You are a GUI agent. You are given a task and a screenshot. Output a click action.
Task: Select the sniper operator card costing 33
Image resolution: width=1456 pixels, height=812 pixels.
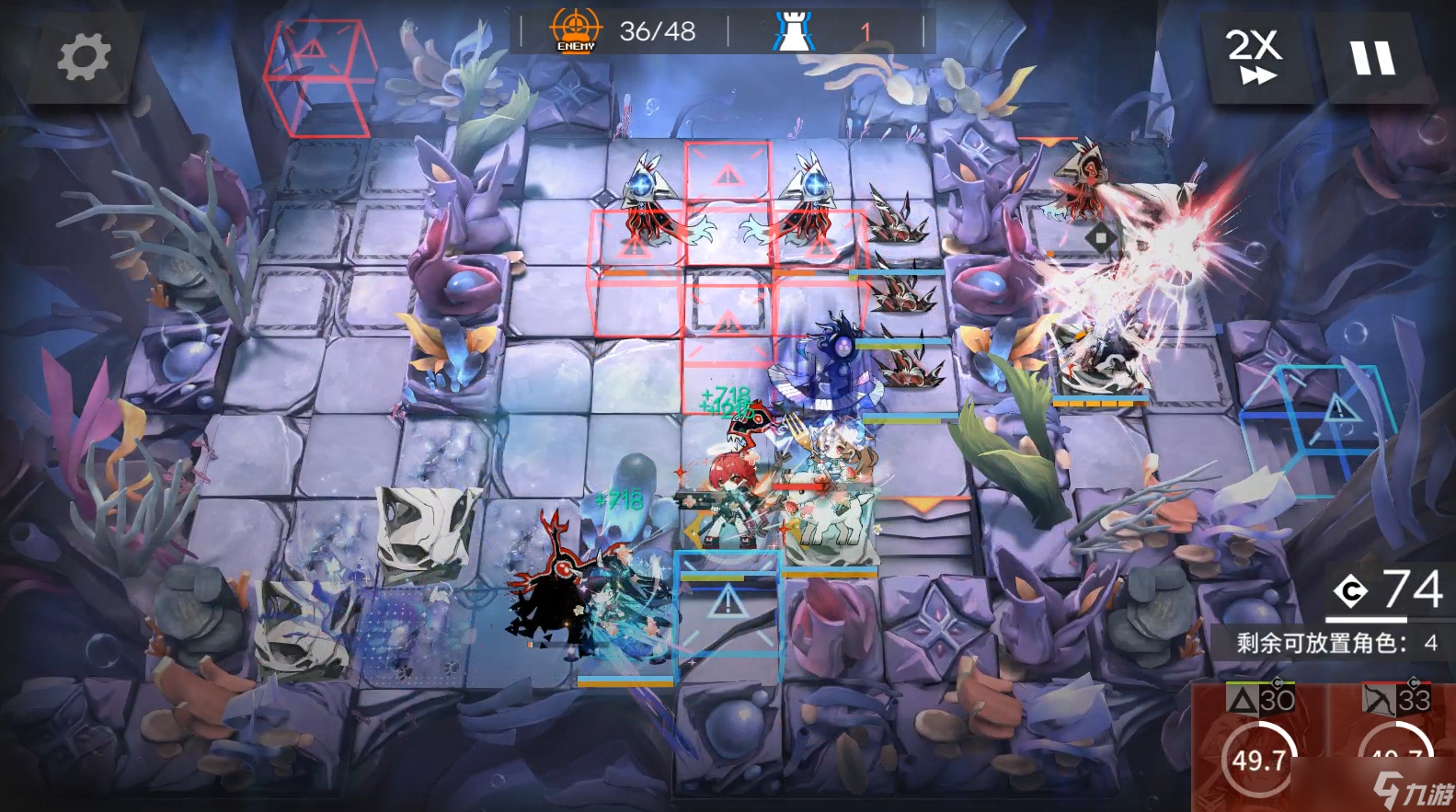click(1395, 745)
